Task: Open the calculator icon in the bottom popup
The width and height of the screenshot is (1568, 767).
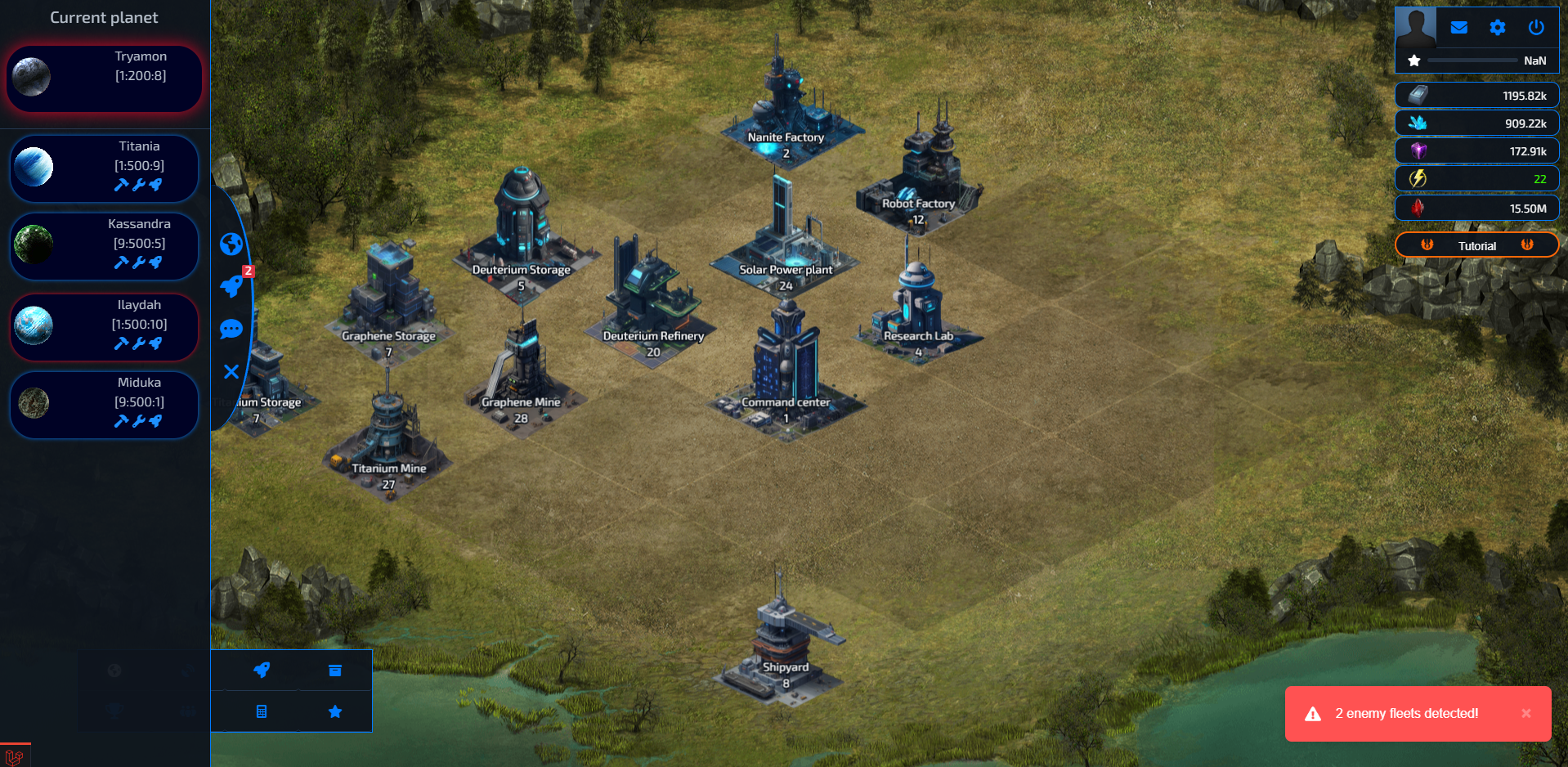Action: coord(261,711)
